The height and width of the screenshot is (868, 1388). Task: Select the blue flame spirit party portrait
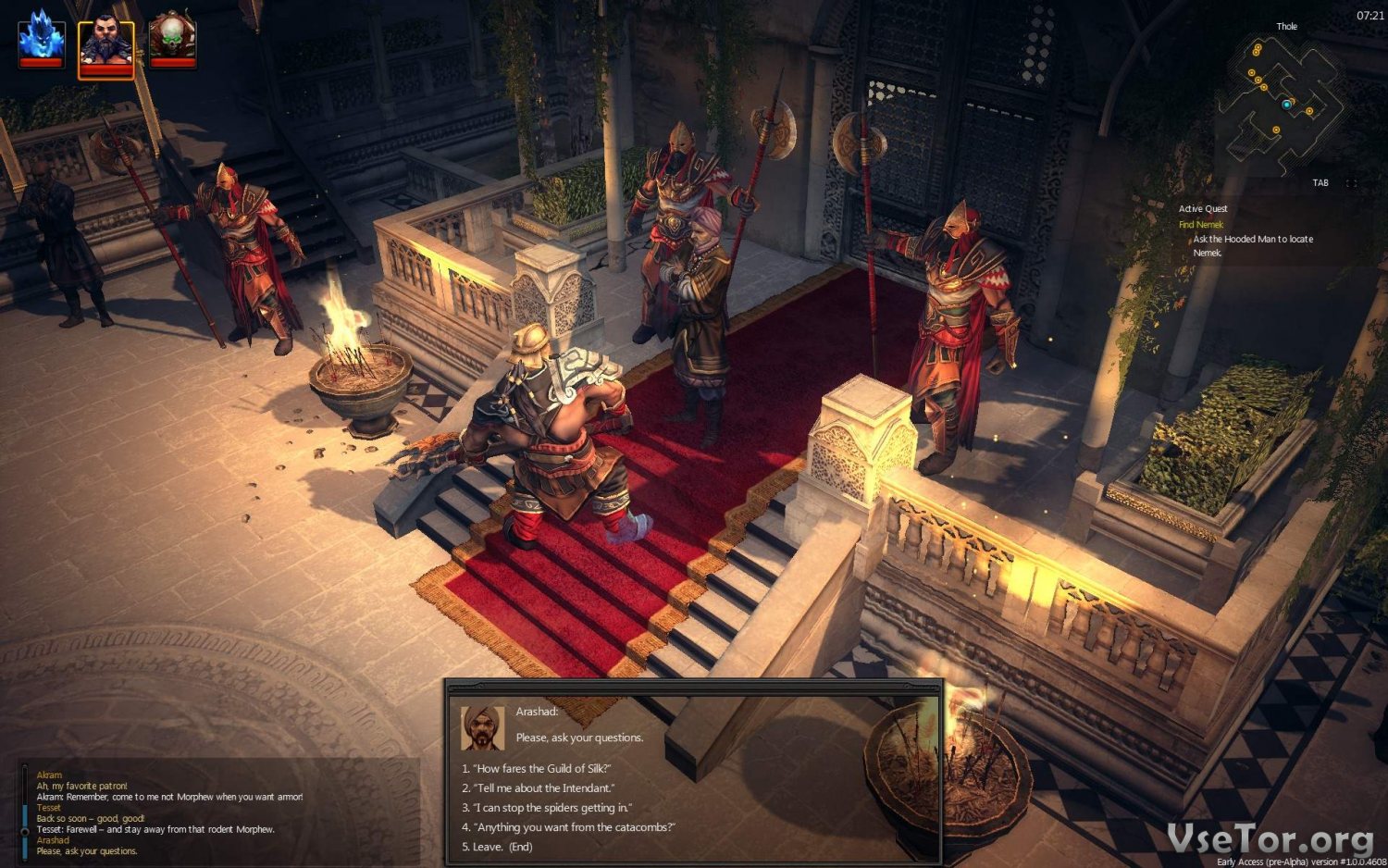42,40
